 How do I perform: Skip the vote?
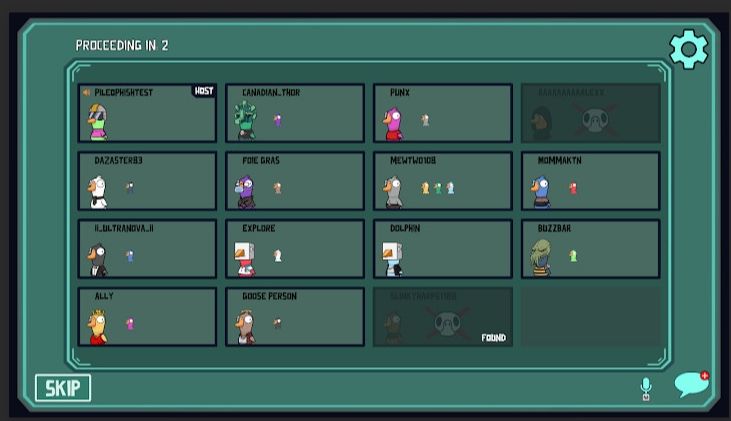63,388
